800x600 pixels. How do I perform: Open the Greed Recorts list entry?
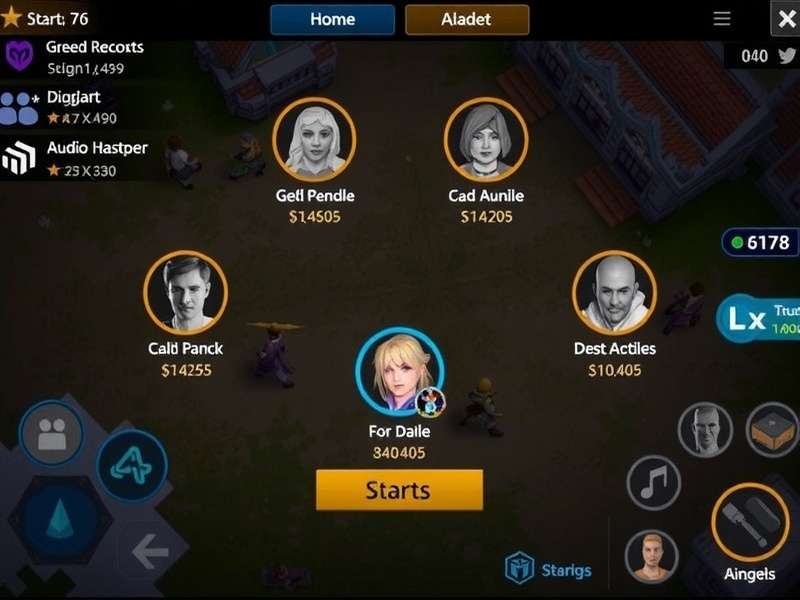[x=75, y=57]
